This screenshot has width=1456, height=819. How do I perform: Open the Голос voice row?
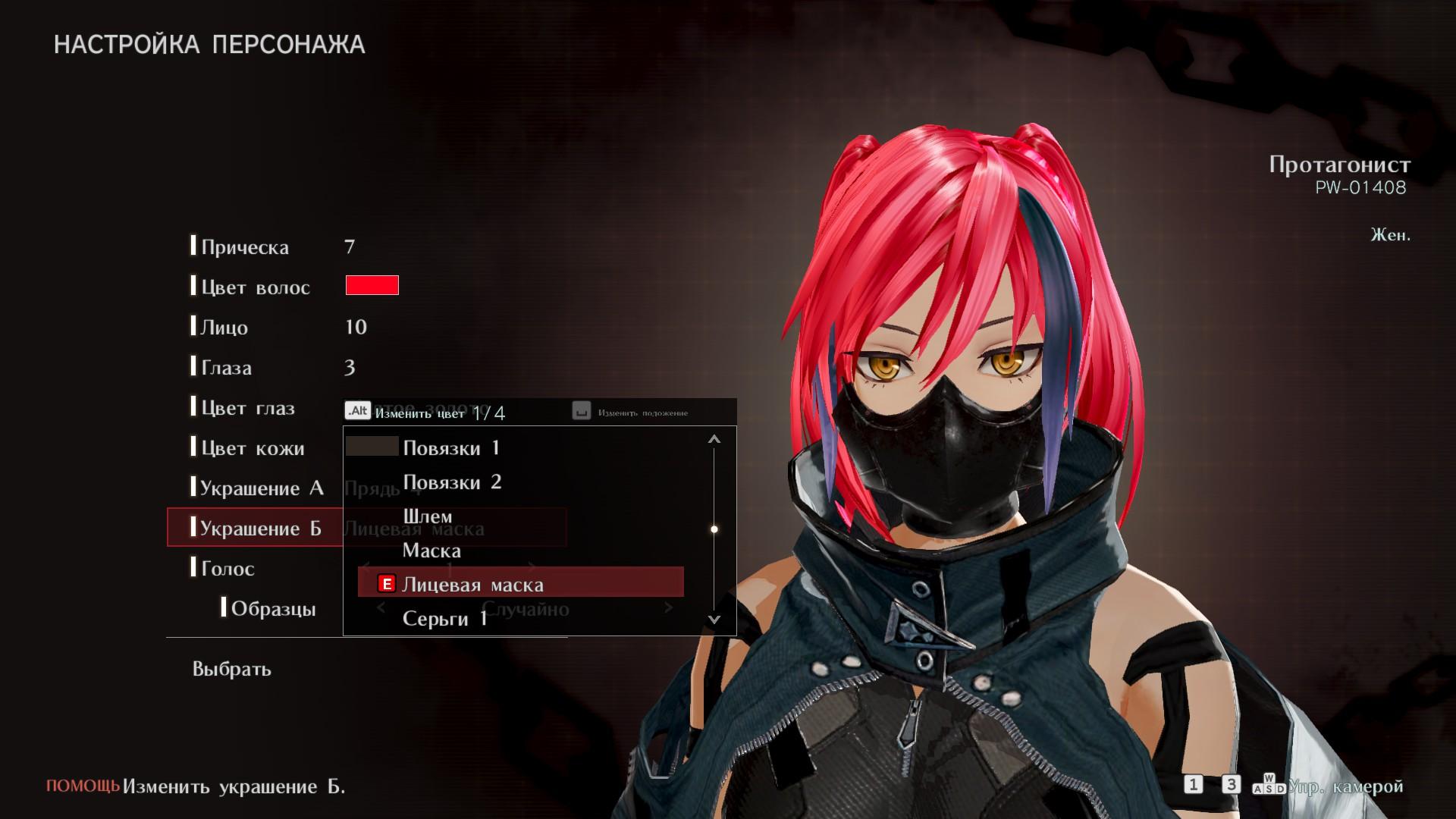coord(227,569)
